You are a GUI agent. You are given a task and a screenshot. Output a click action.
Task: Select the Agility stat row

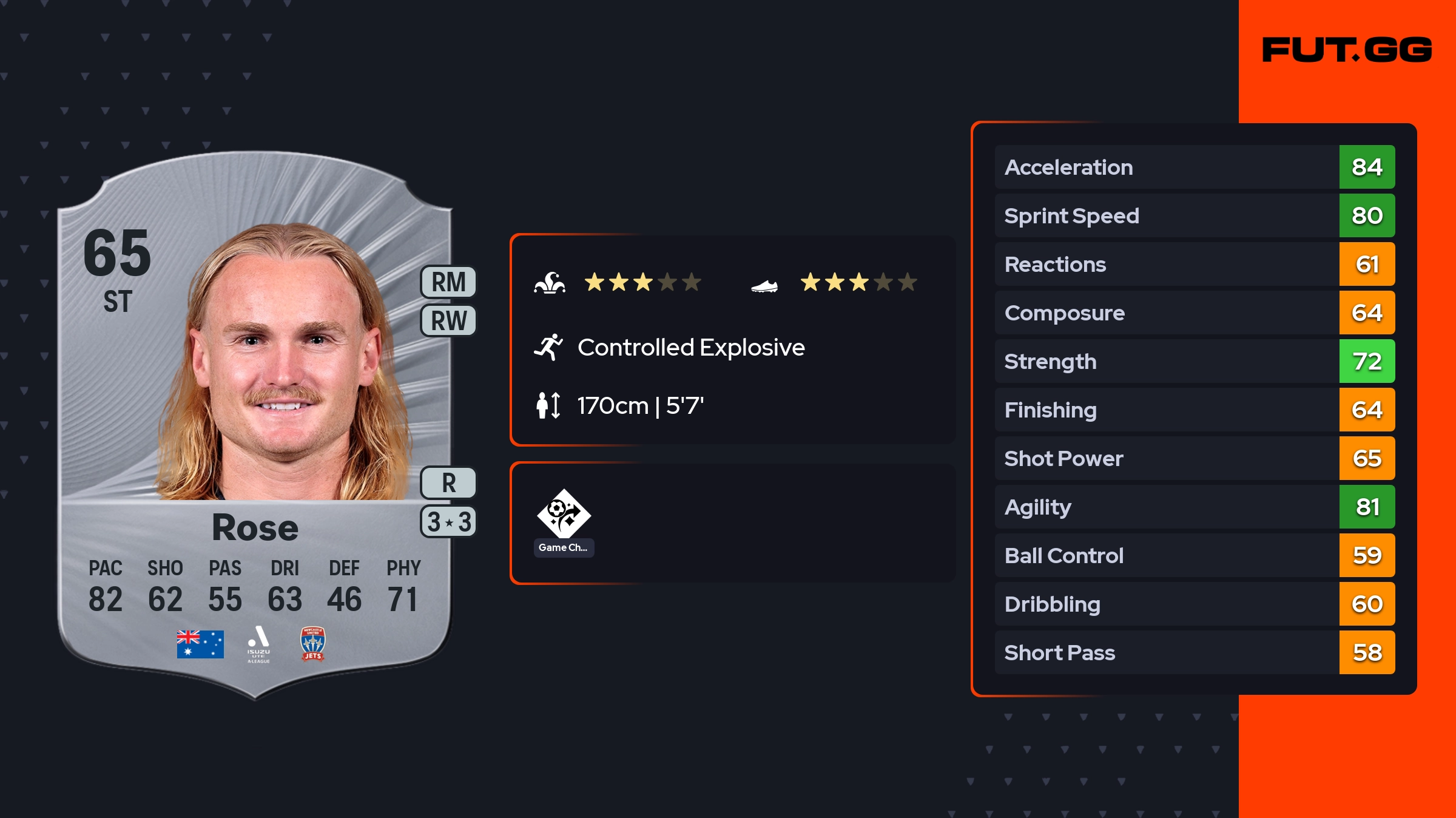(1194, 507)
